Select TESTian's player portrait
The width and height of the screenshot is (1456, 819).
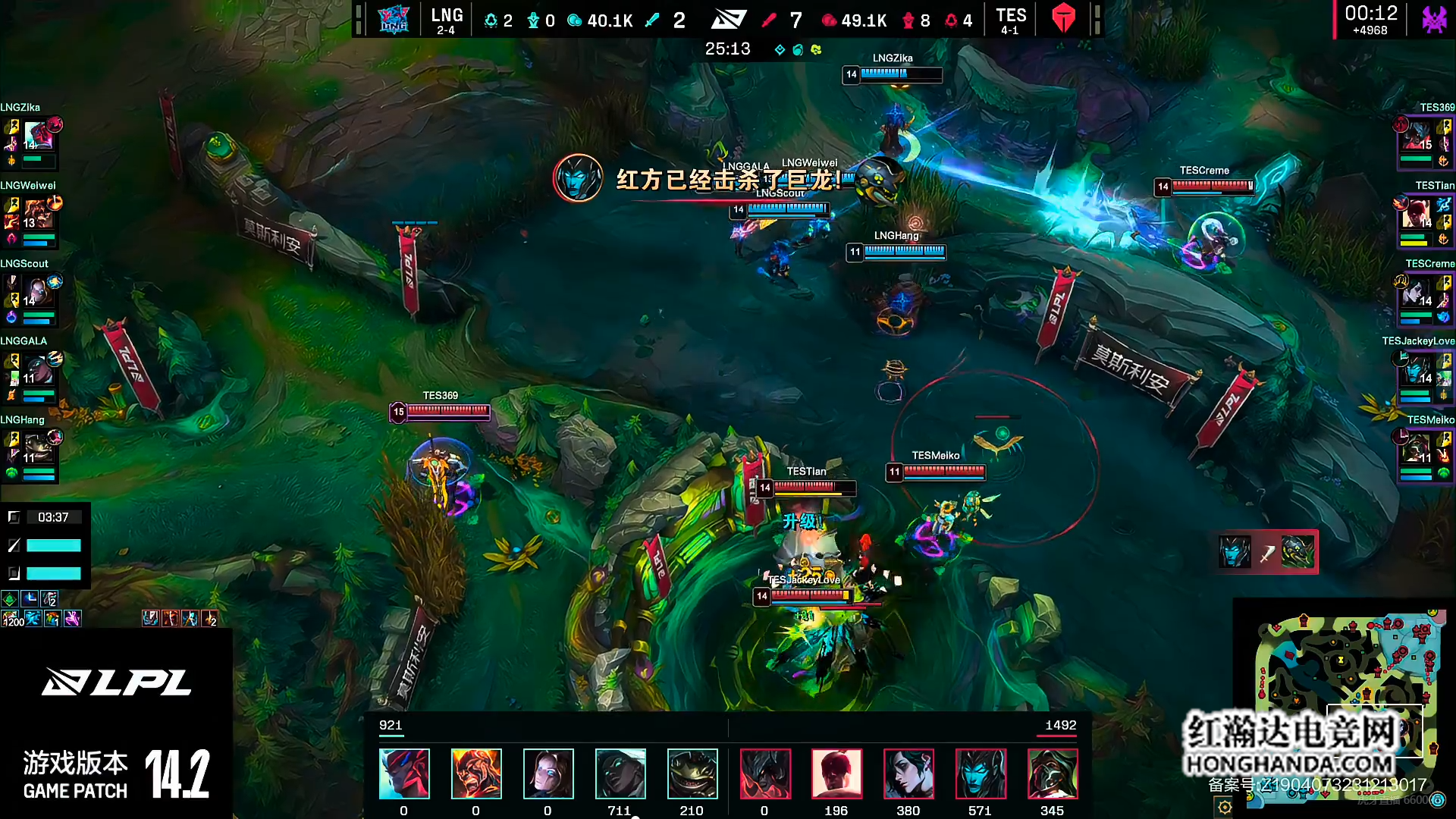1415,215
